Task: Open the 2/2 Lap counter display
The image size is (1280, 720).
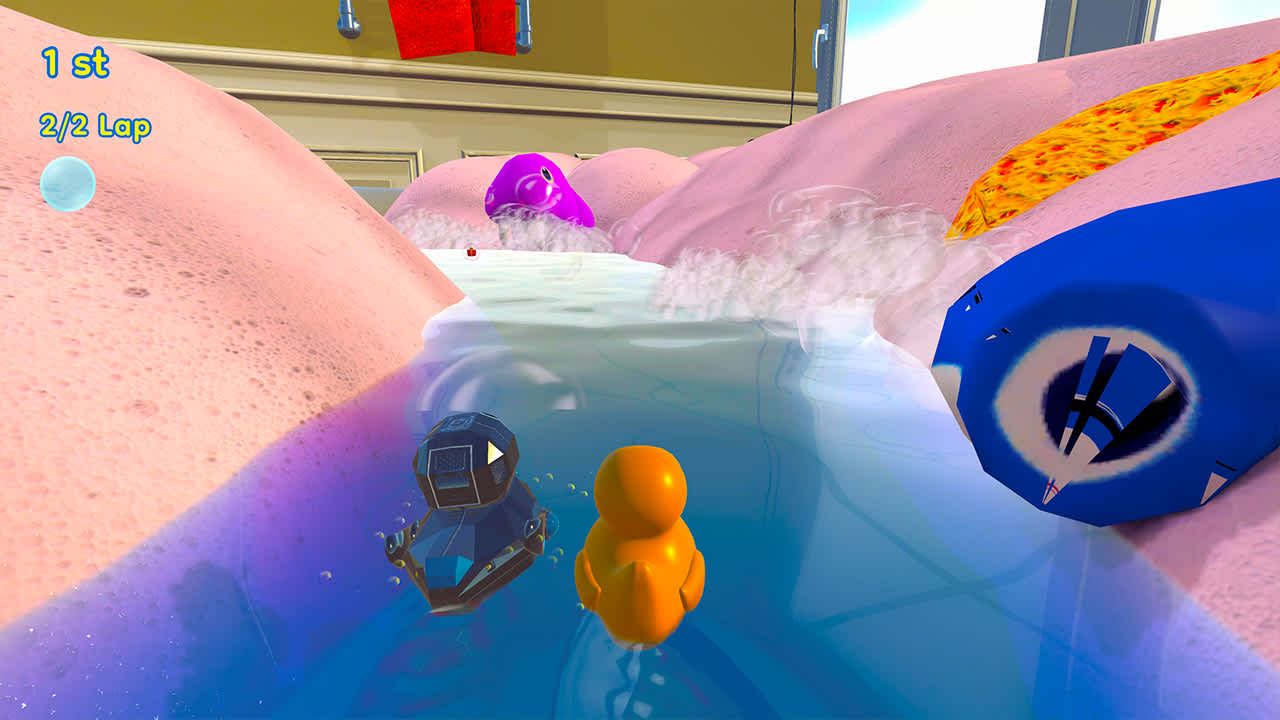Action: [x=93, y=127]
